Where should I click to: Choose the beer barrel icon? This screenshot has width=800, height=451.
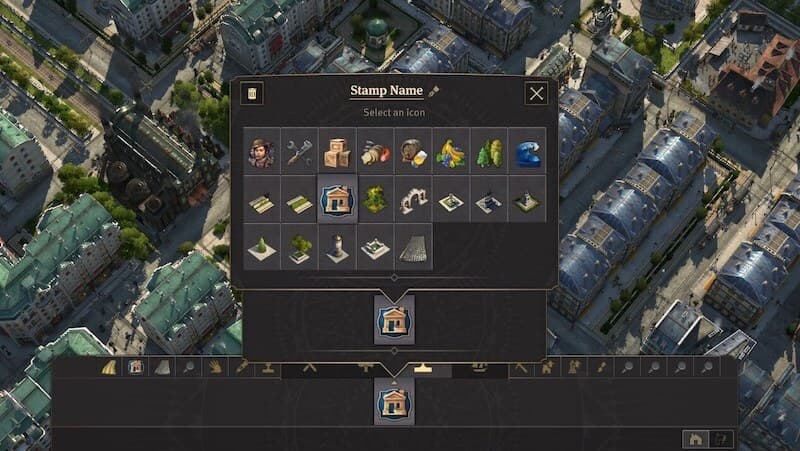coord(413,152)
